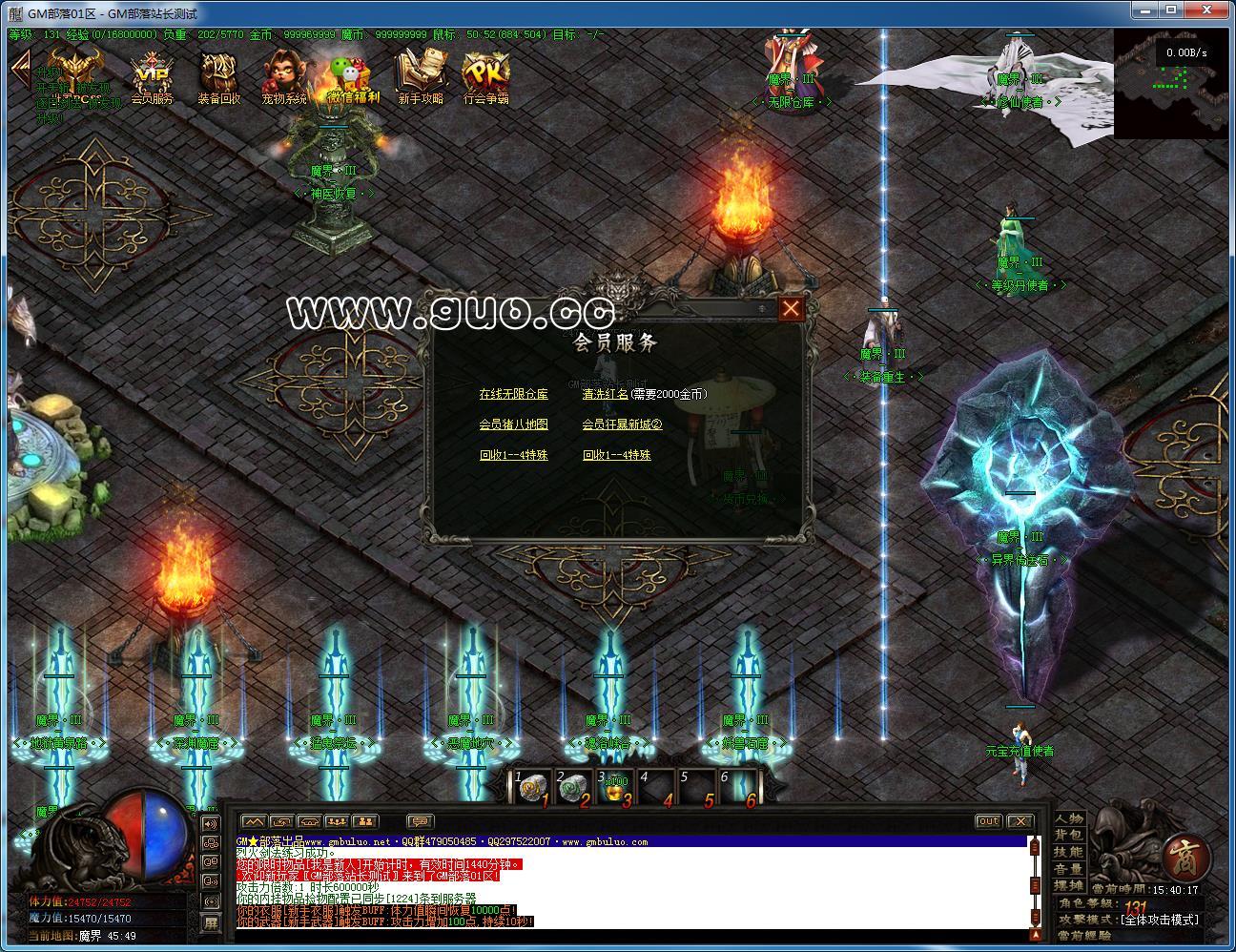Use the gold item in hotbar slot 3
Screen dimensions: 1236x952
click(616, 788)
